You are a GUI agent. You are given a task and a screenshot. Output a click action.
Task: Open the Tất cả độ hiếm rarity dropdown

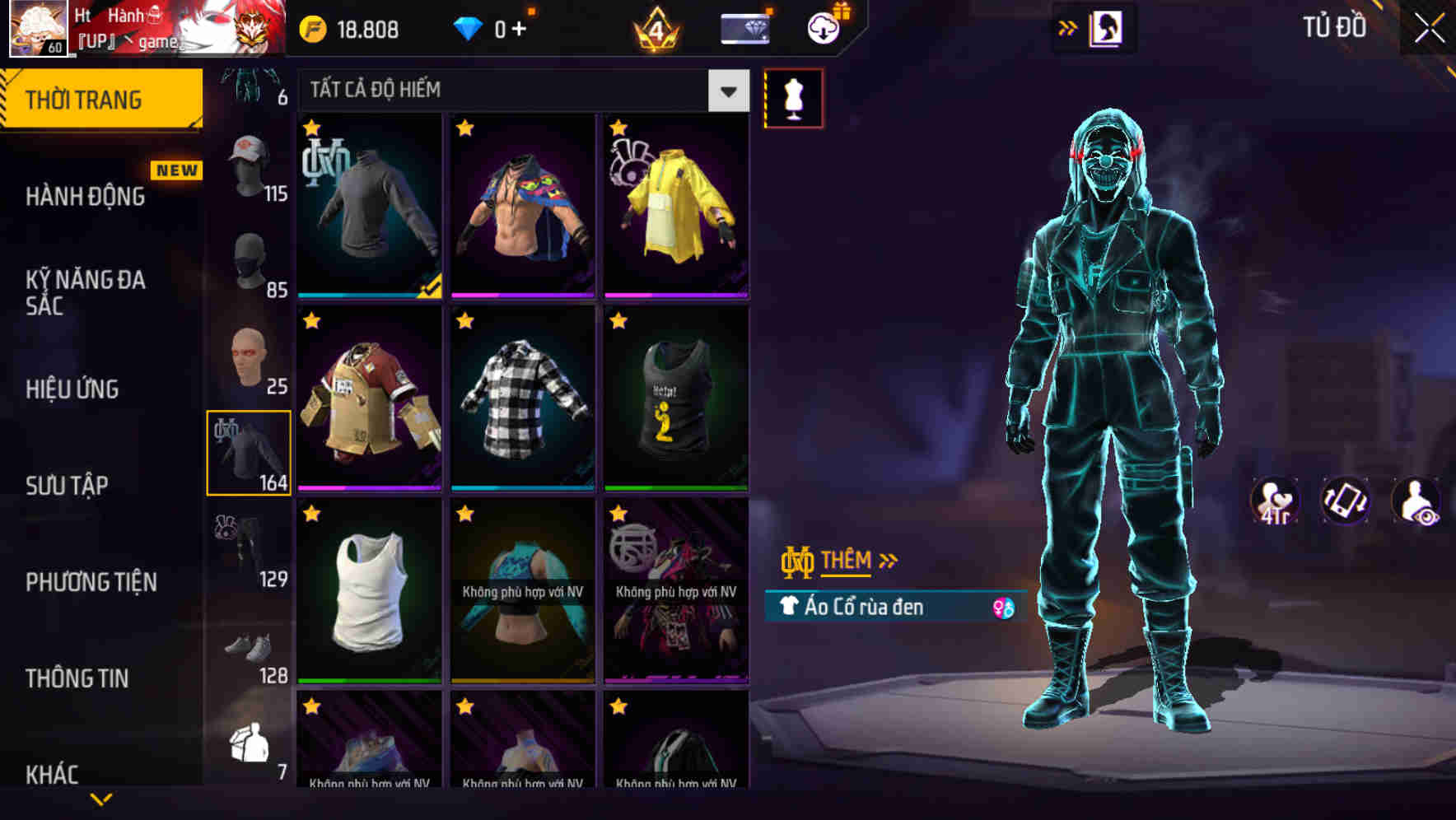pos(726,91)
